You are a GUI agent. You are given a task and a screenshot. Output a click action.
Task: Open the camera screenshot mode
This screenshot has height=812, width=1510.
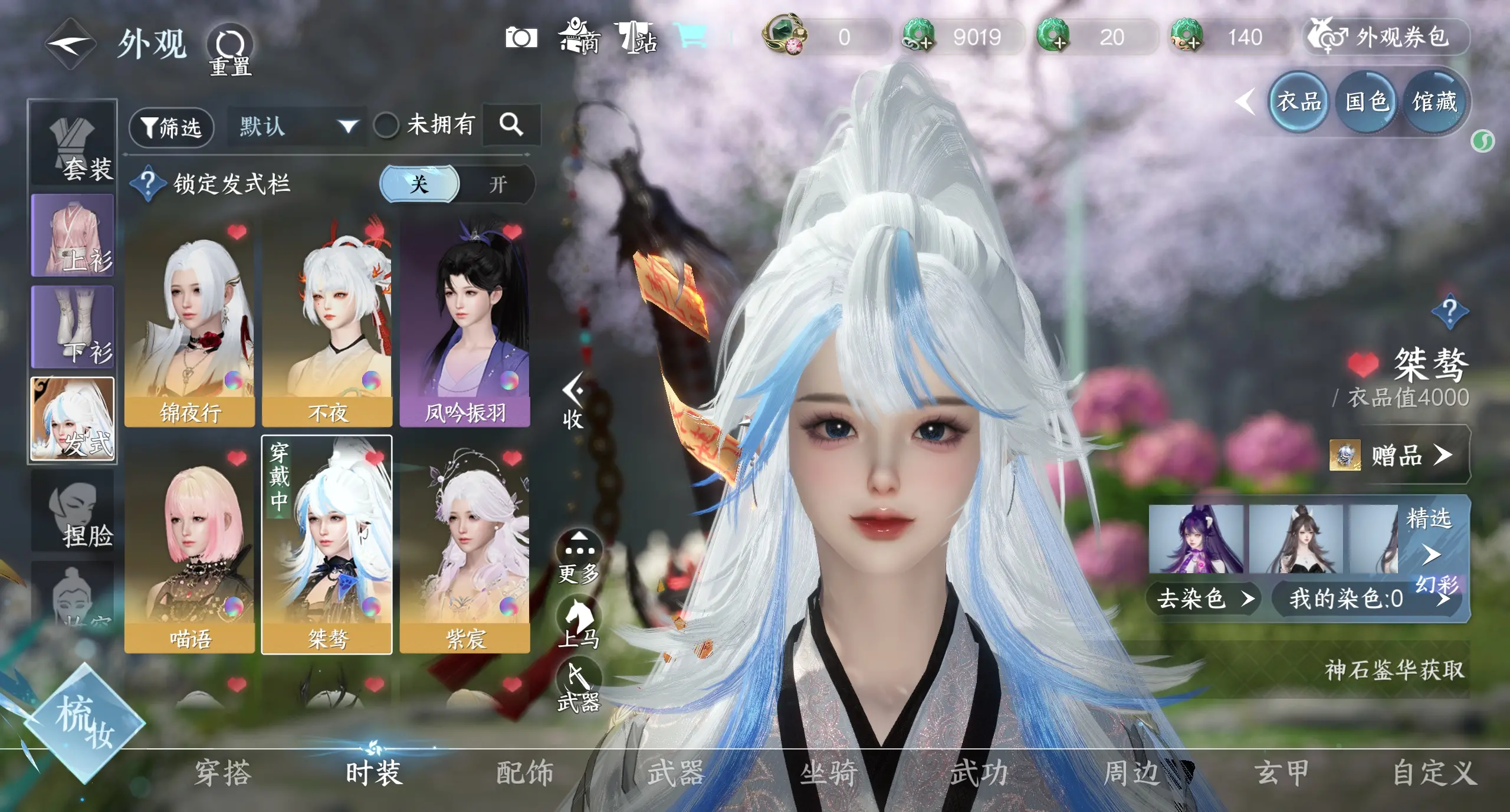click(521, 38)
